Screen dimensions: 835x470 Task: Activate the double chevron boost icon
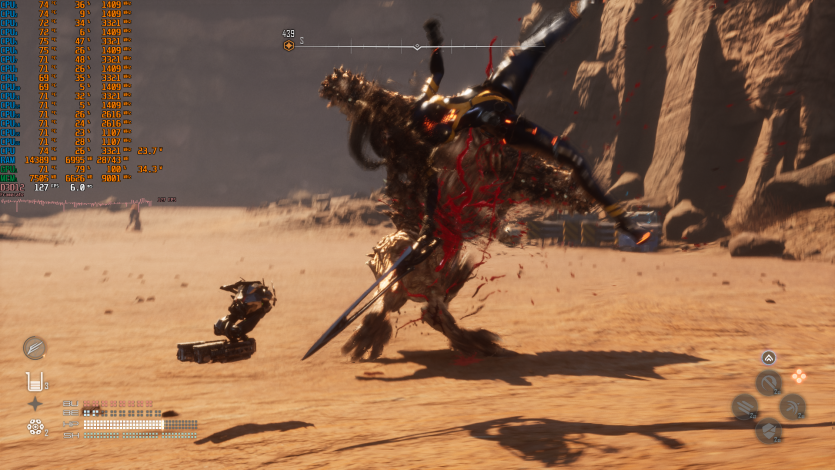(768, 357)
